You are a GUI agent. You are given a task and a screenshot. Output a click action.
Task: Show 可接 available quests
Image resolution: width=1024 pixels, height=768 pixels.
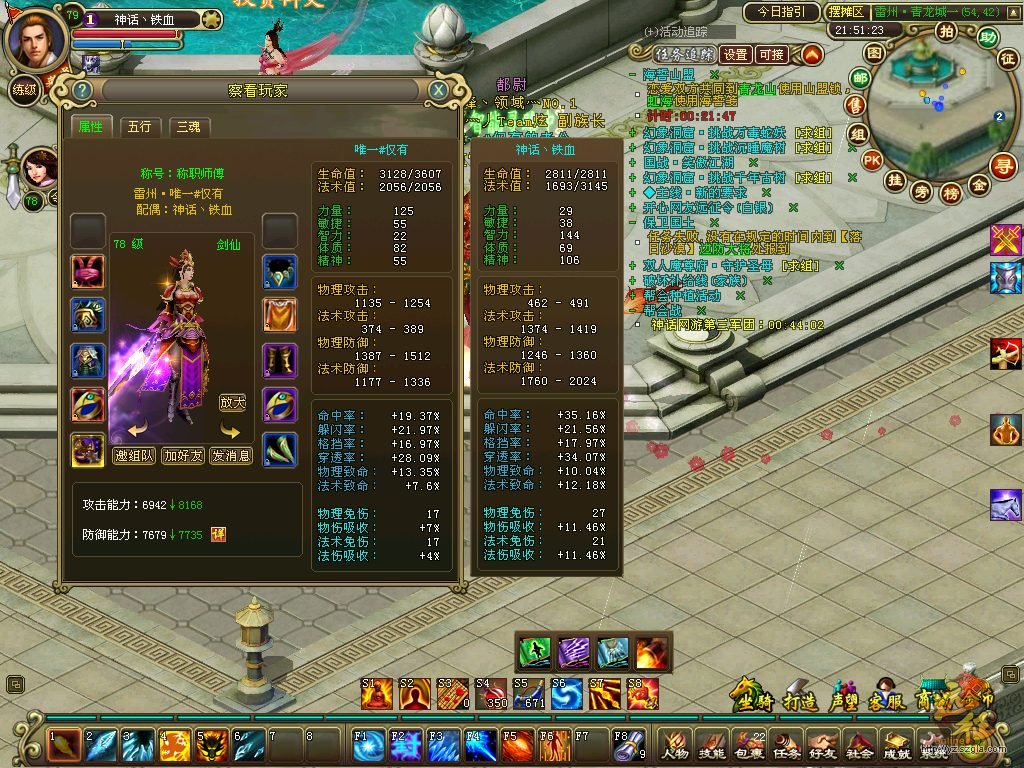tap(771, 55)
